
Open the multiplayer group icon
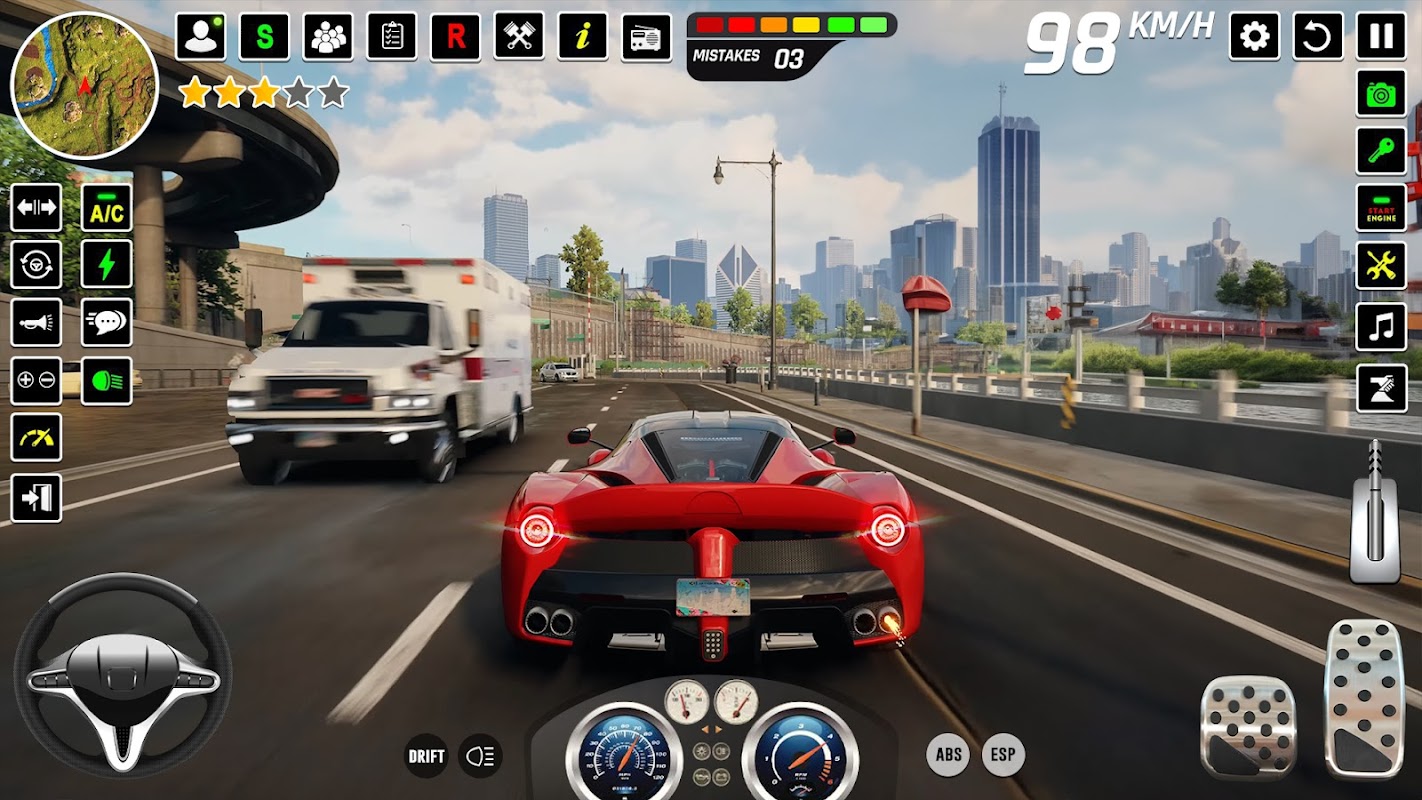[x=328, y=37]
